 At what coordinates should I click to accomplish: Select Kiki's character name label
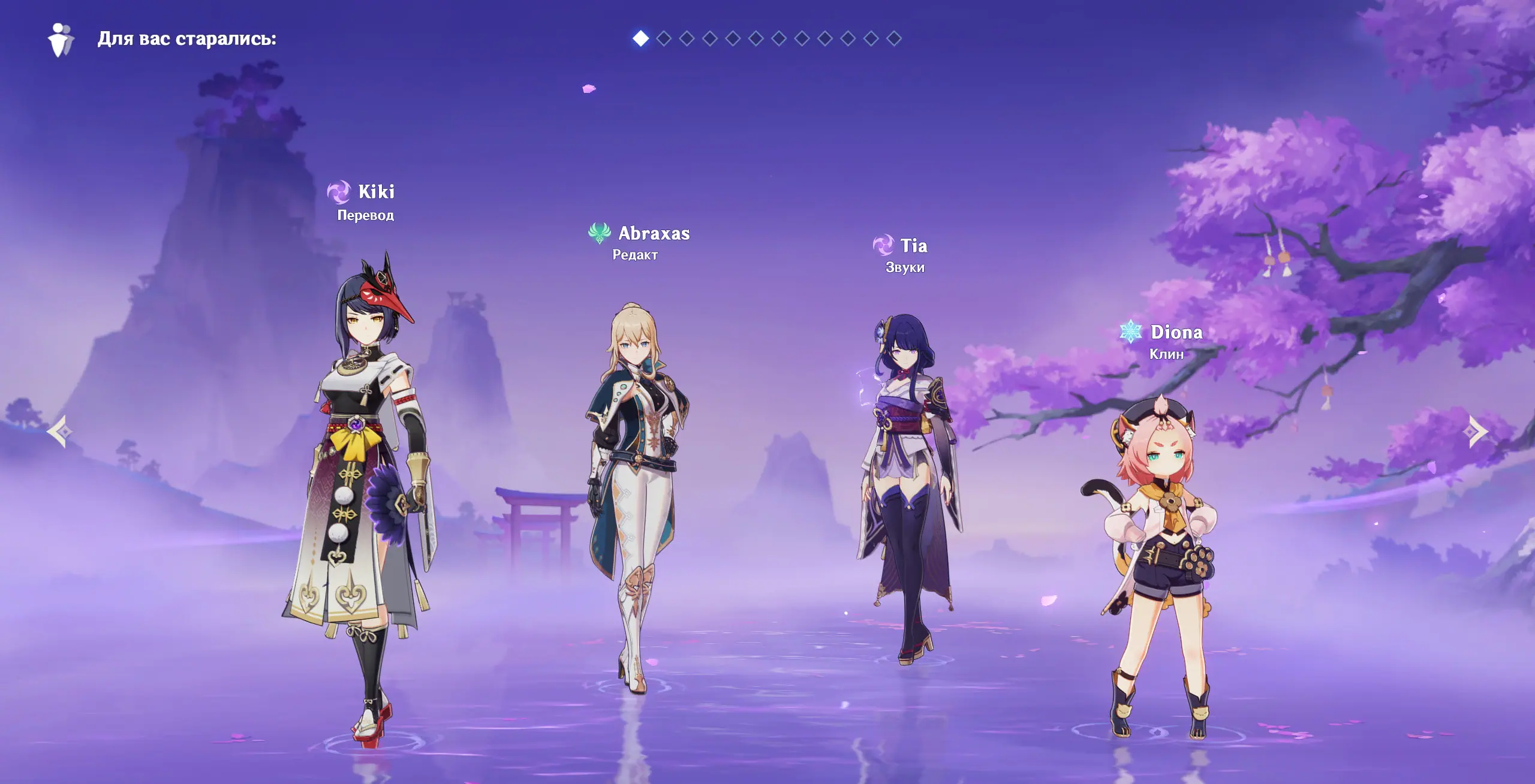click(x=376, y=192)
